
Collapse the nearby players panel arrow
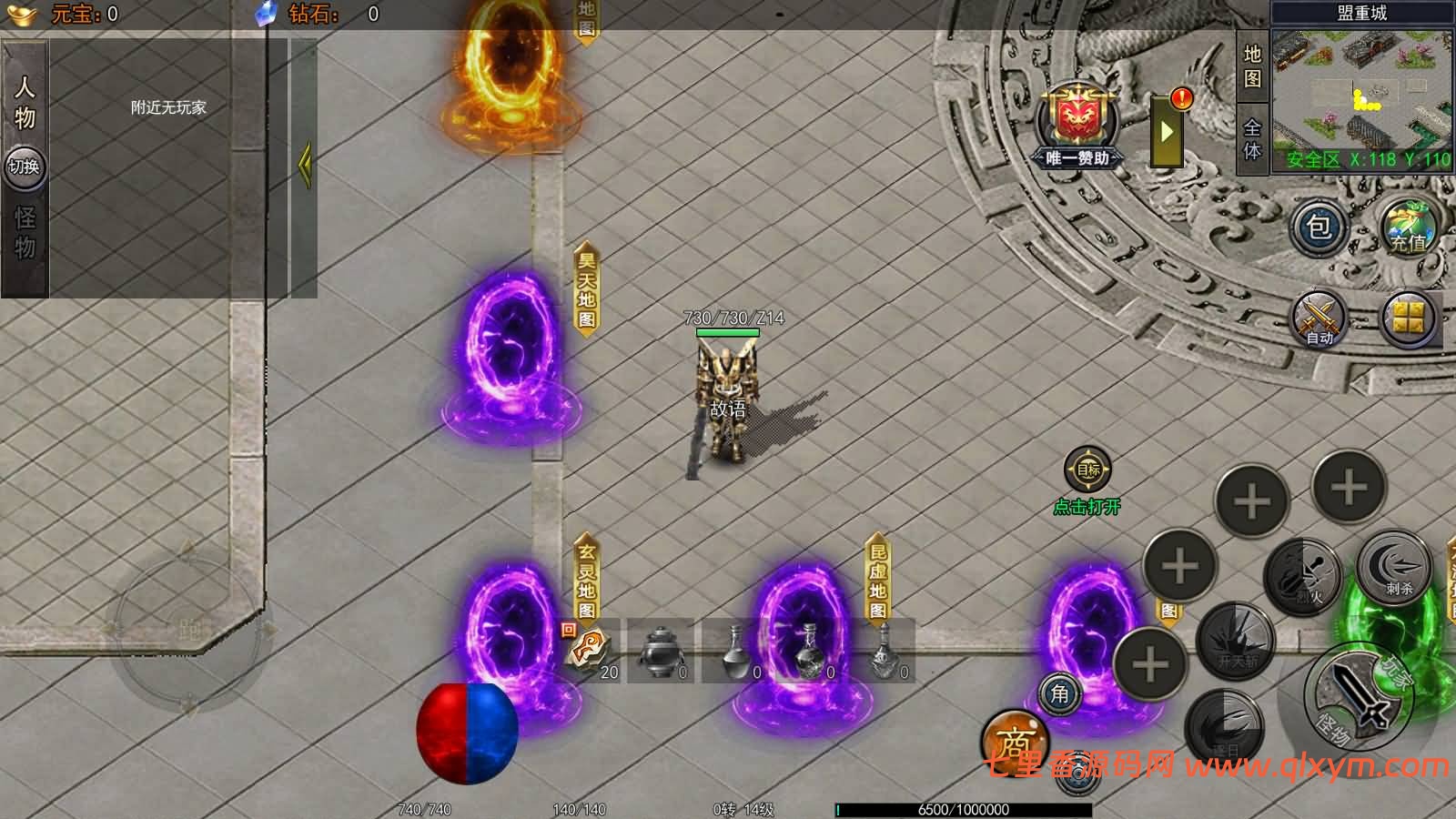click(305, 164)
